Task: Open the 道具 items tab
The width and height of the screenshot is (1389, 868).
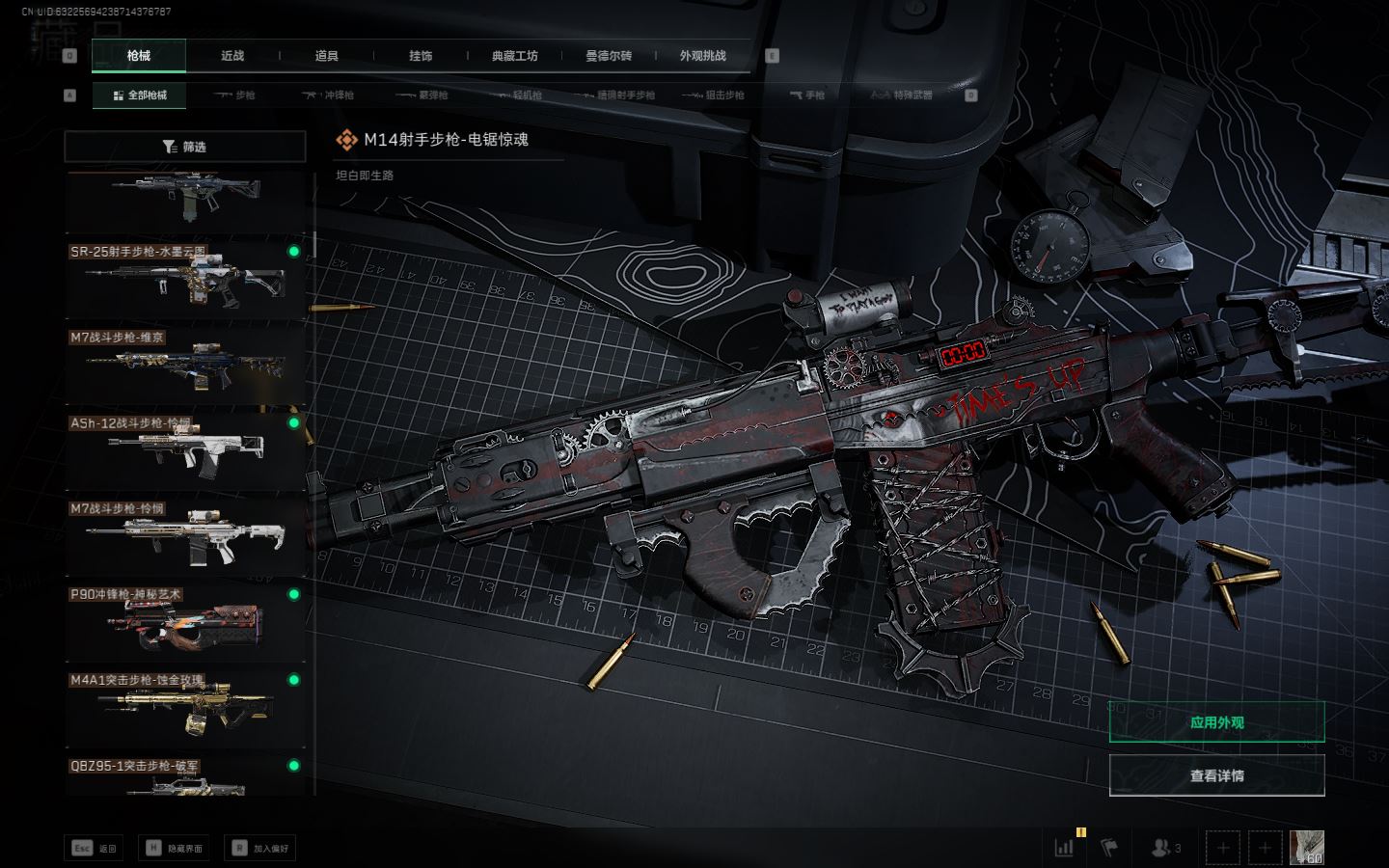Action: coord(327,56)
